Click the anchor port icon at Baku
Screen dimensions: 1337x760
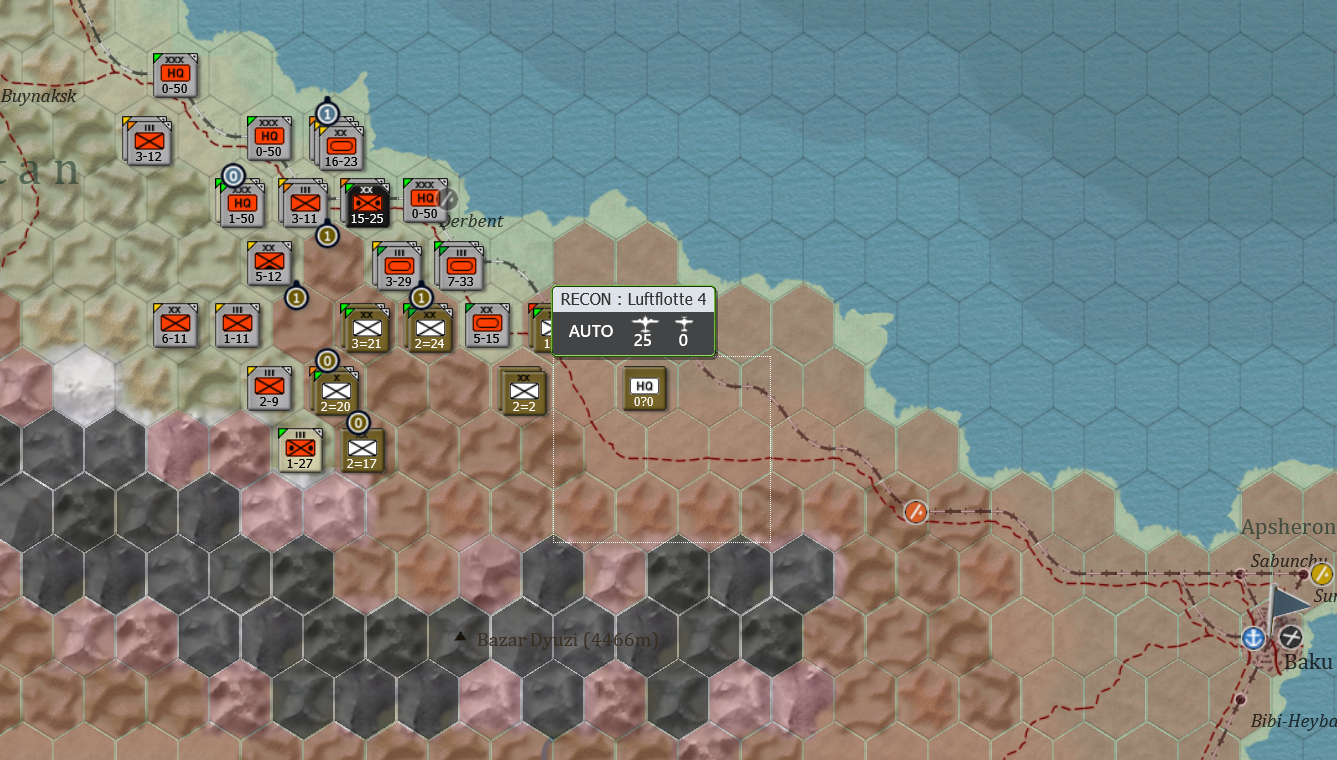(x=1253, y=638)
